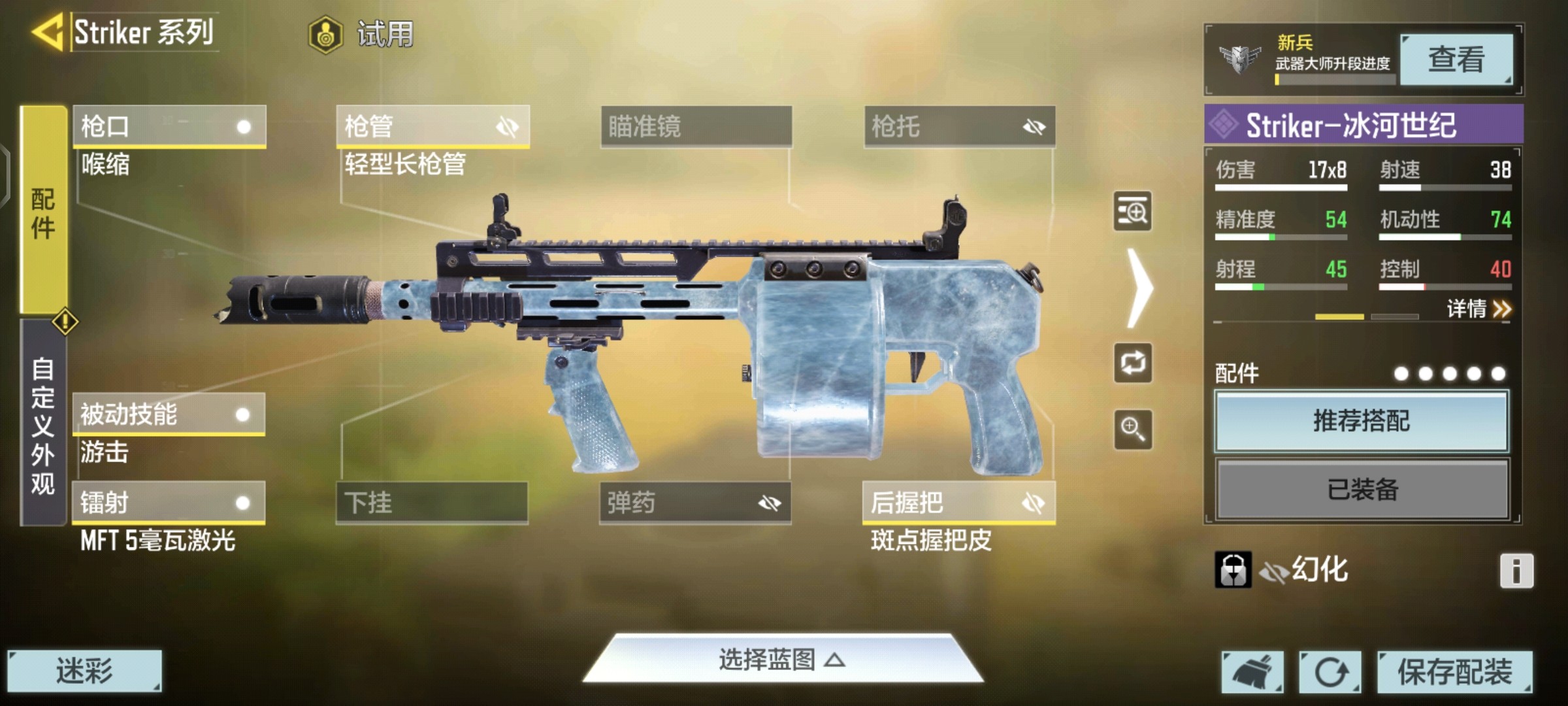Show stat details via 详情

tap(1478, 309)
